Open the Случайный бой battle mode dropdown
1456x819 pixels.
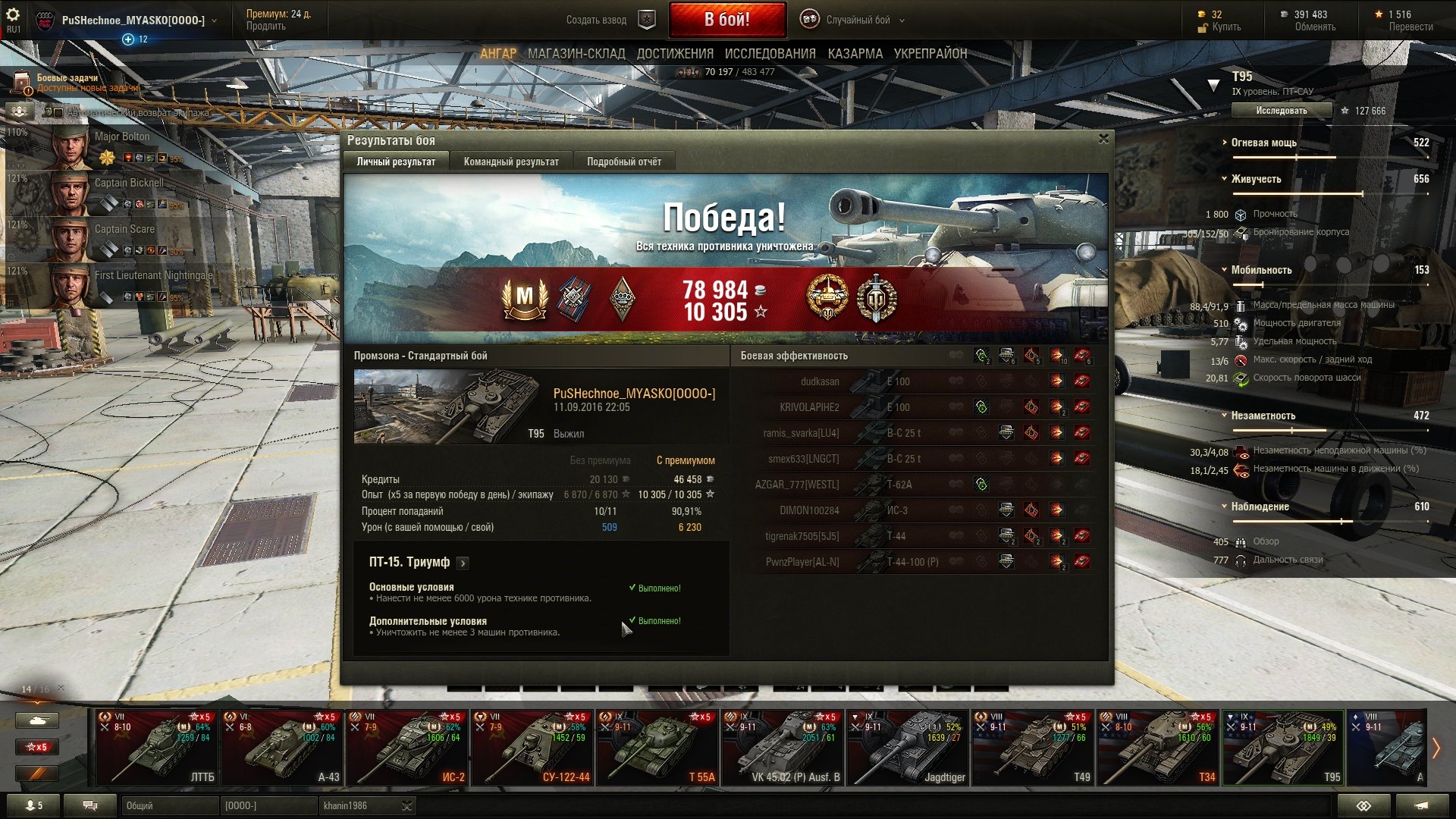click(858, 20)
